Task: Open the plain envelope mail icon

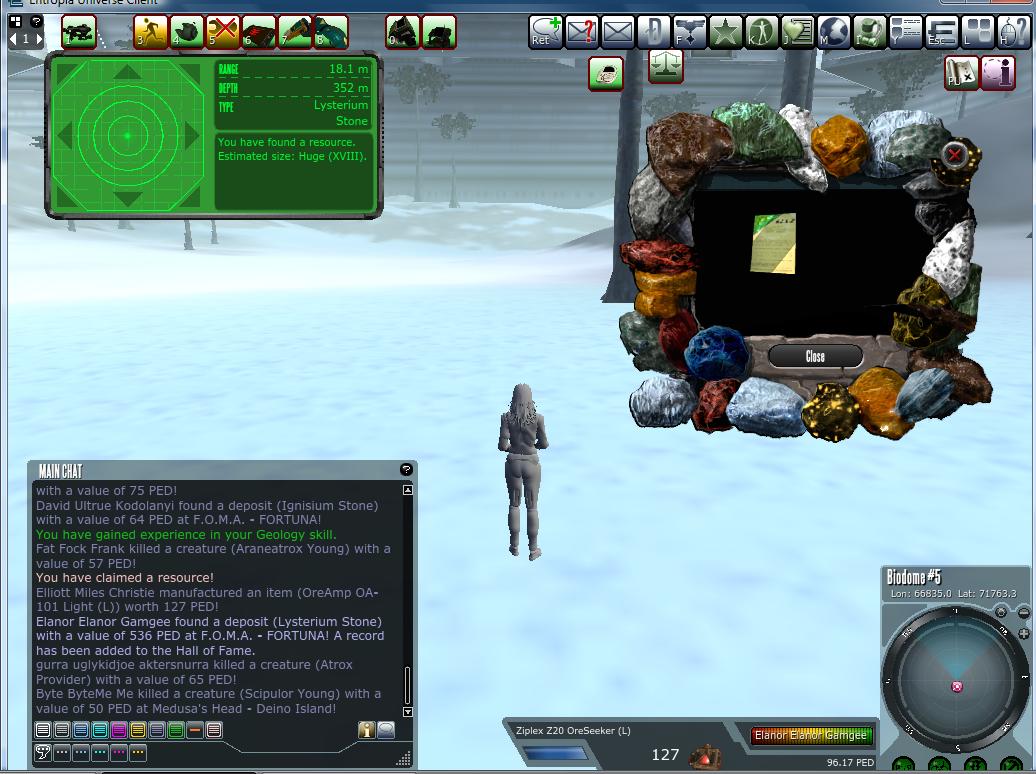Action: tap(618, 32)
